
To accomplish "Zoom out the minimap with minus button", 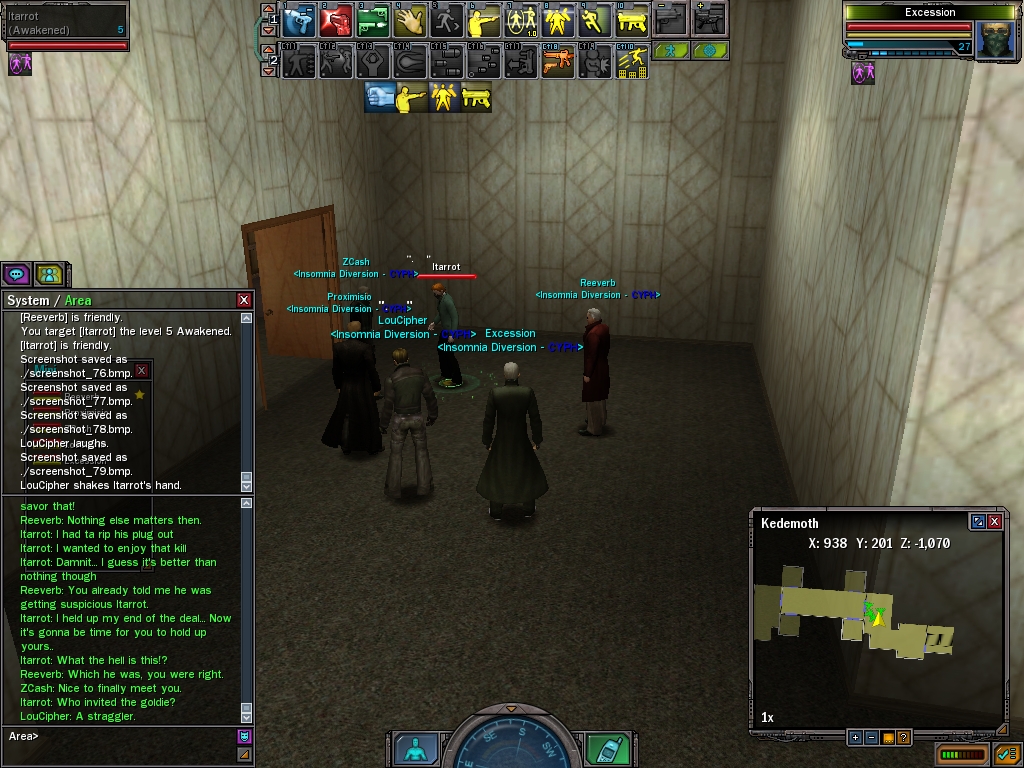I will [x=871, y=738].
